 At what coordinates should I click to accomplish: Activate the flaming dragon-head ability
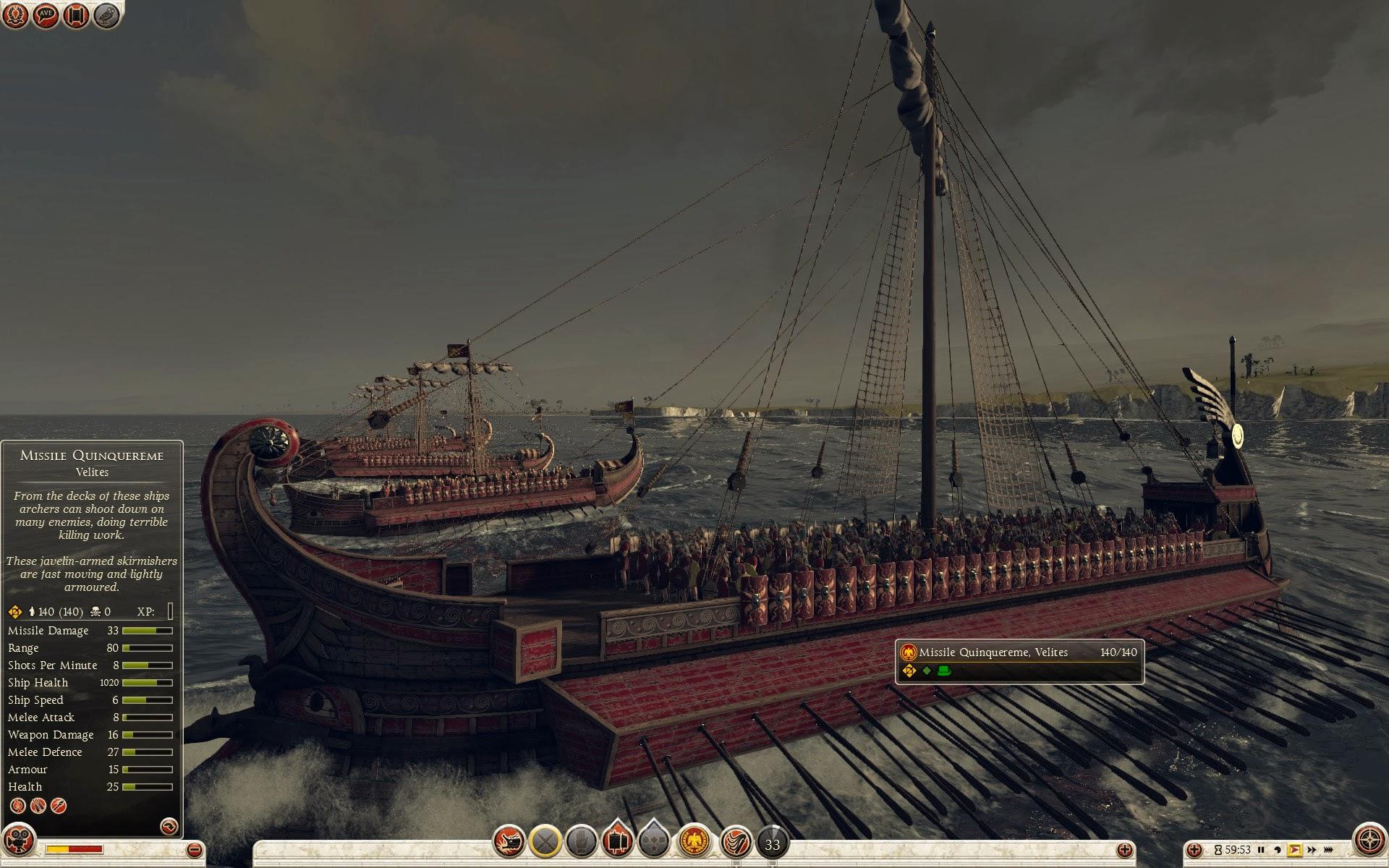click(509, 842)
